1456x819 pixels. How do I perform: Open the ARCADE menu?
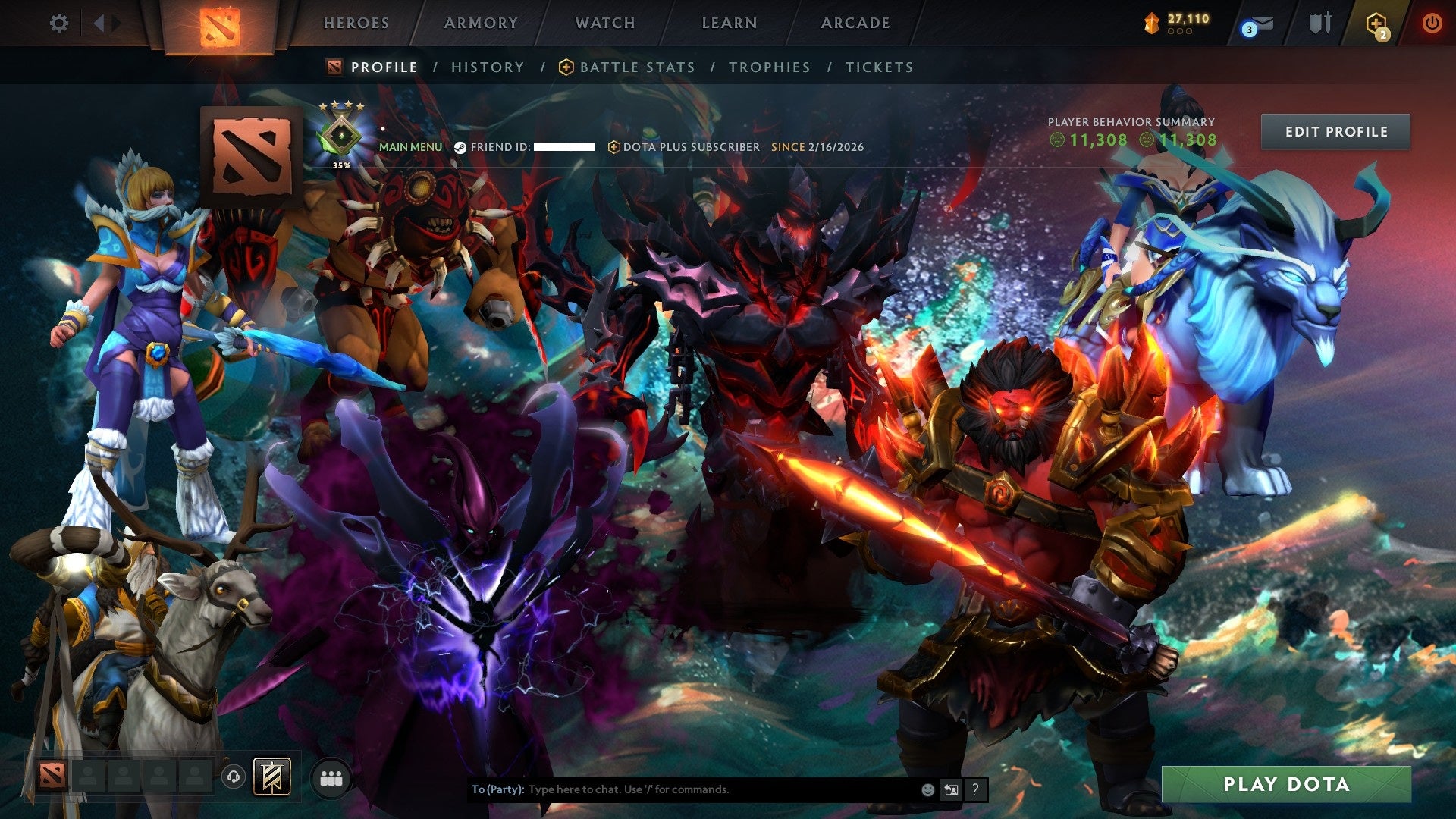coord(855,23)
